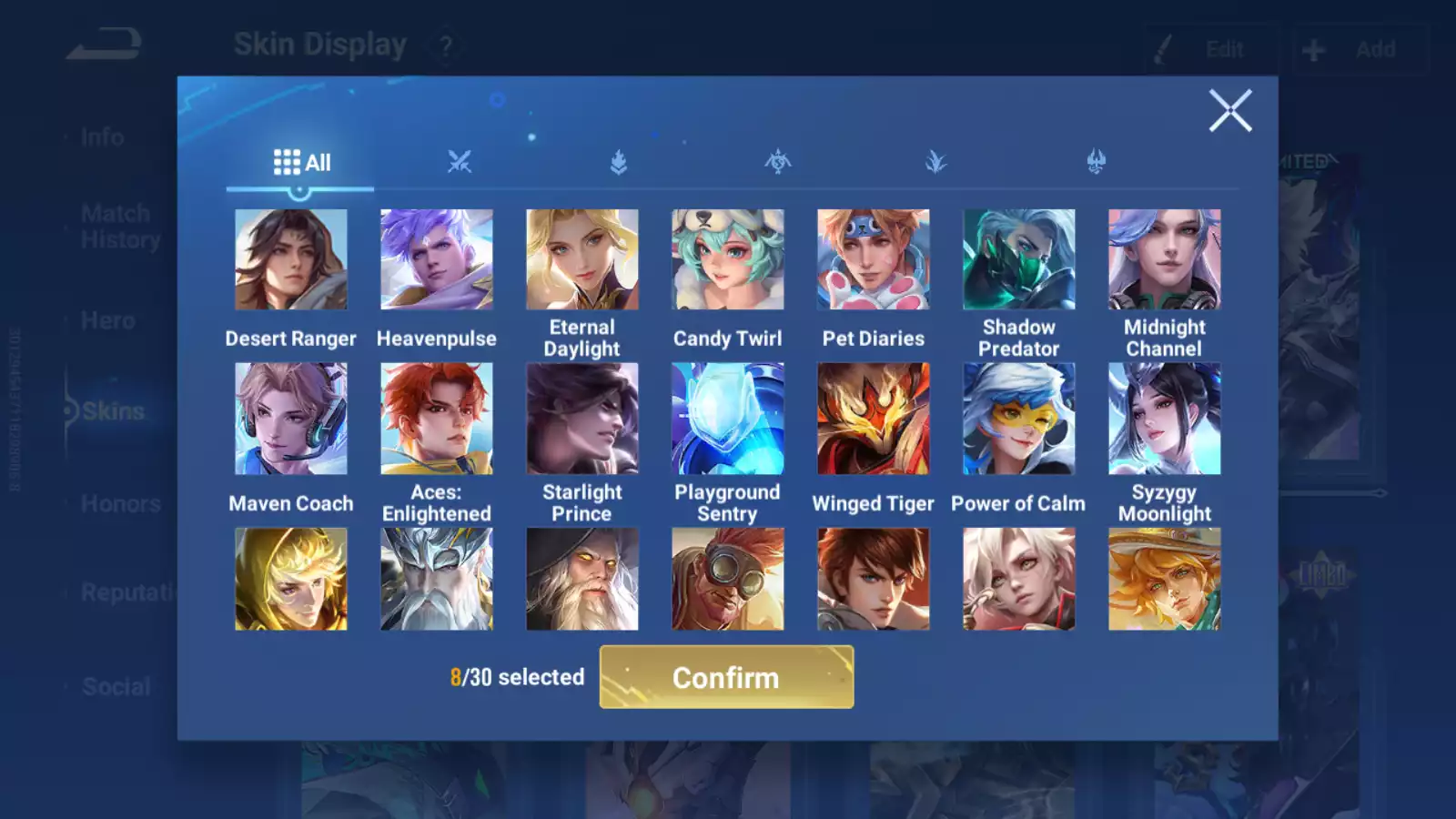Image resolution: width=1456 pixels, height=819 pixels.
Task: Select the Winged Tiger skin
Action: pyautogui.click(x=874, y=419)
